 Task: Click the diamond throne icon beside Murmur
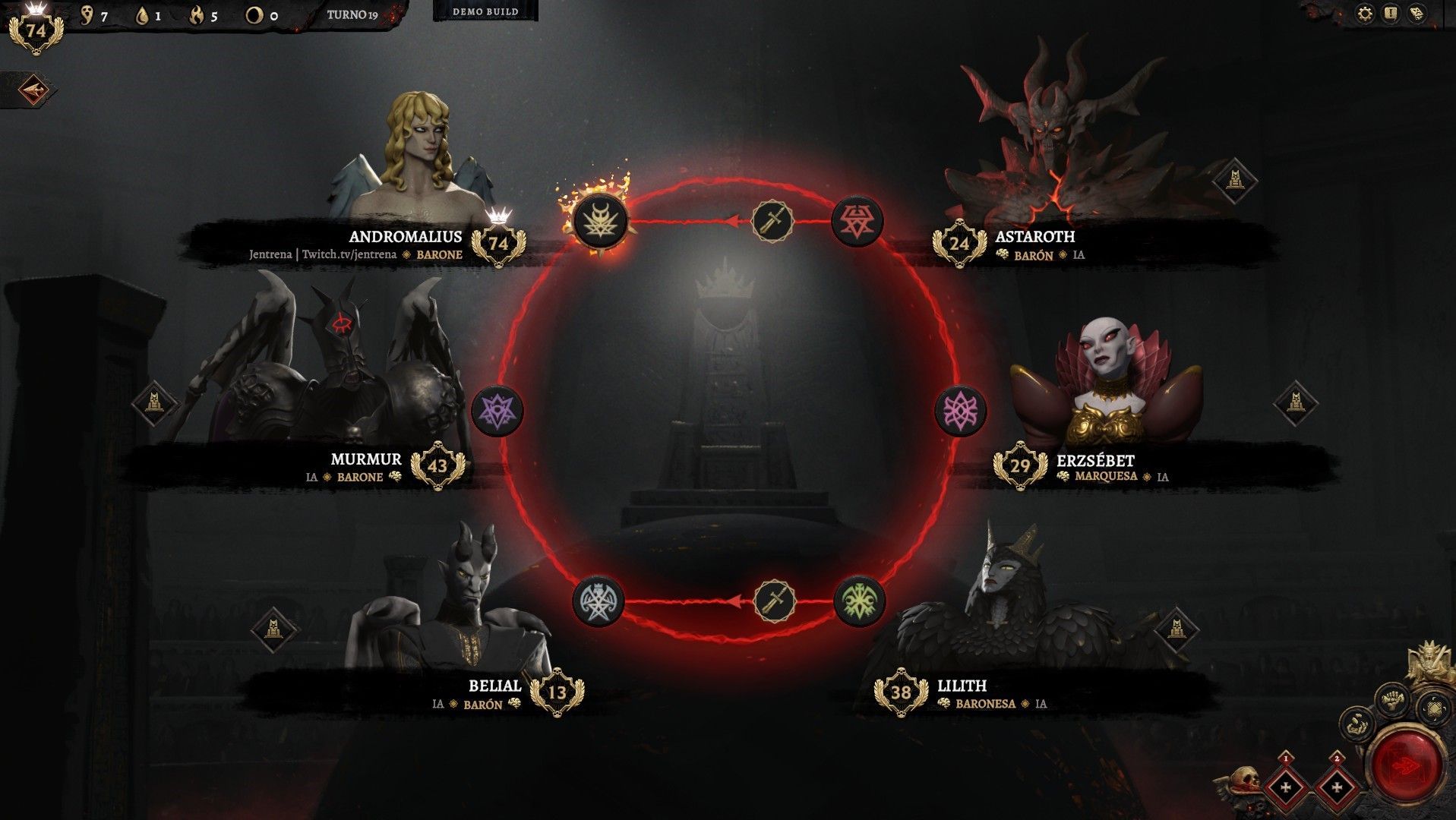click(x=154, y=402)
